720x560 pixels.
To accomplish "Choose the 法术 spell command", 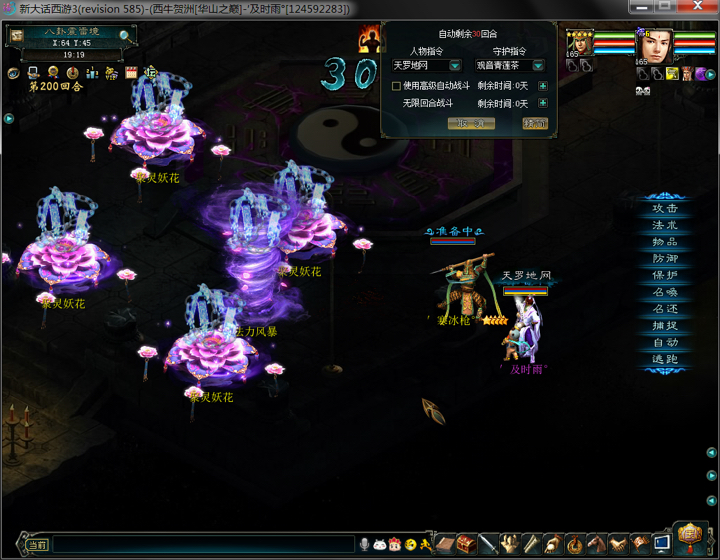I will coord(665,226).
